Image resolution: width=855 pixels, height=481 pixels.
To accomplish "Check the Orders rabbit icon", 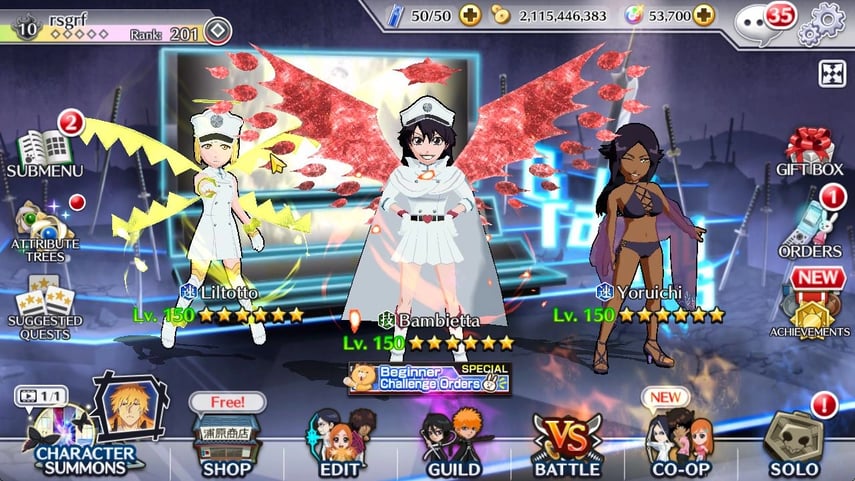I will (811, 230).
